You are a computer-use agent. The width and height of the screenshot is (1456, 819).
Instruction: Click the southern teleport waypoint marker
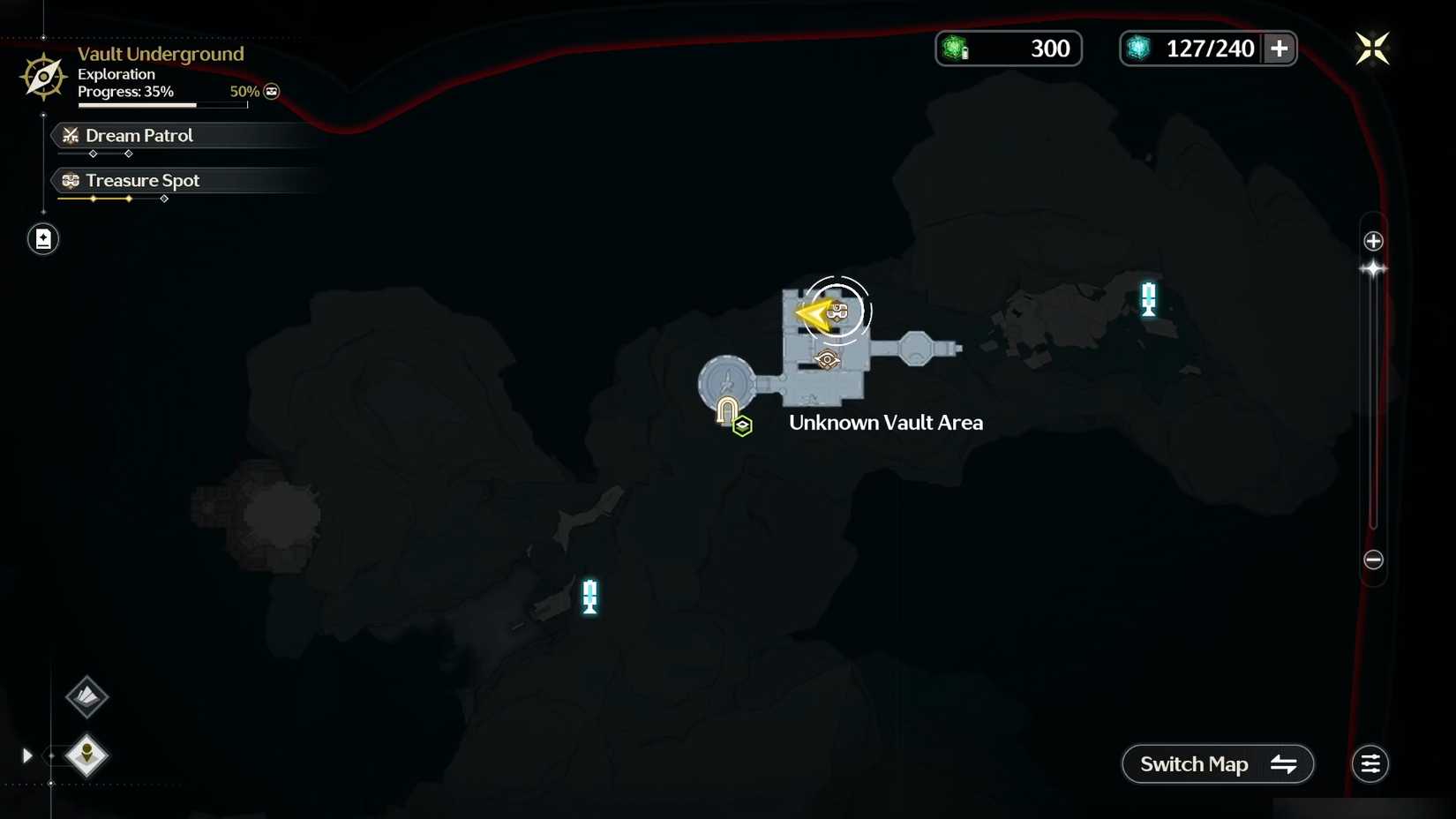pyautogui.click(x=589, y=597)
